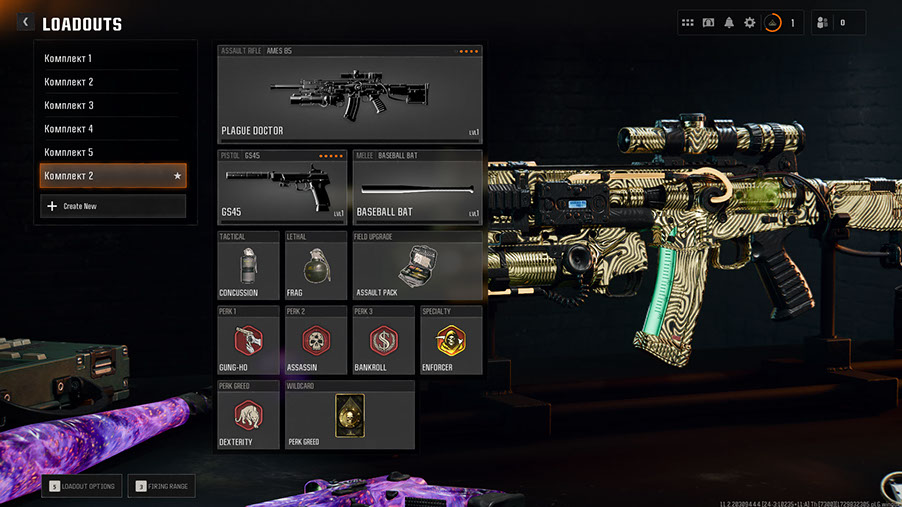
Task: Open the Baseball Bat melee slot
Action: 417,186
